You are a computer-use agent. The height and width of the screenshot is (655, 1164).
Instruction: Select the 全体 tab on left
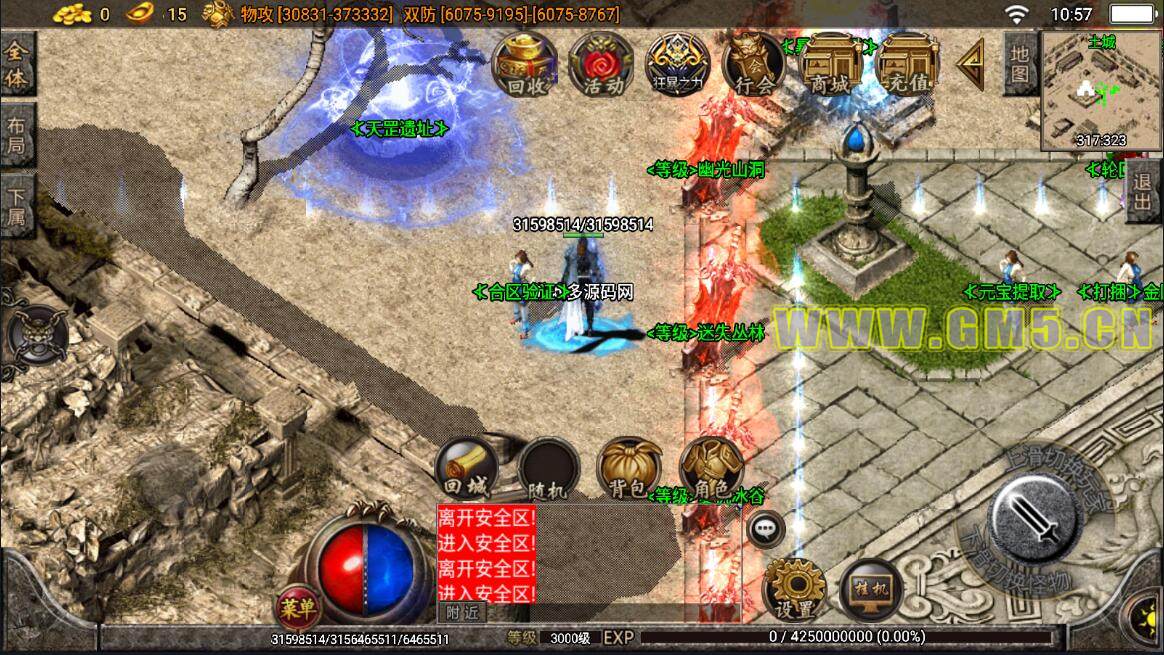point(17,65)
